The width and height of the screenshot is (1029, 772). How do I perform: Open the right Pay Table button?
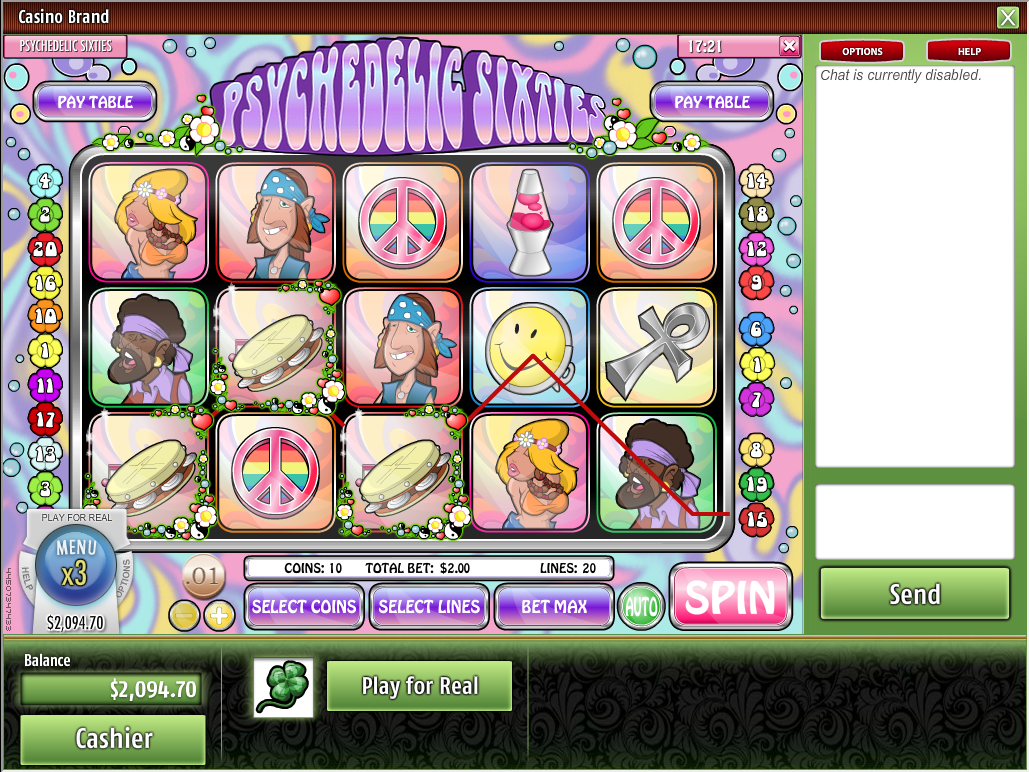point(712,102)
